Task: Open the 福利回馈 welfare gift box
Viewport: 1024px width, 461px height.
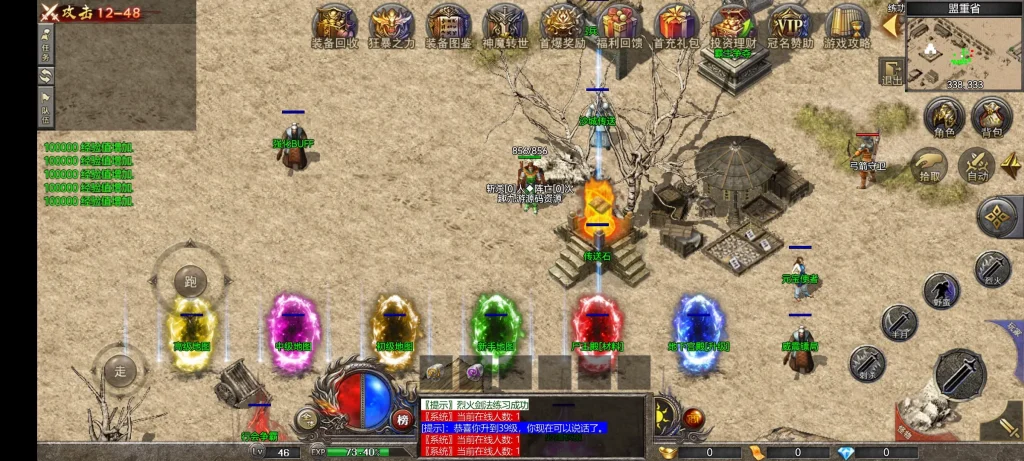Action: click(619, 25)
